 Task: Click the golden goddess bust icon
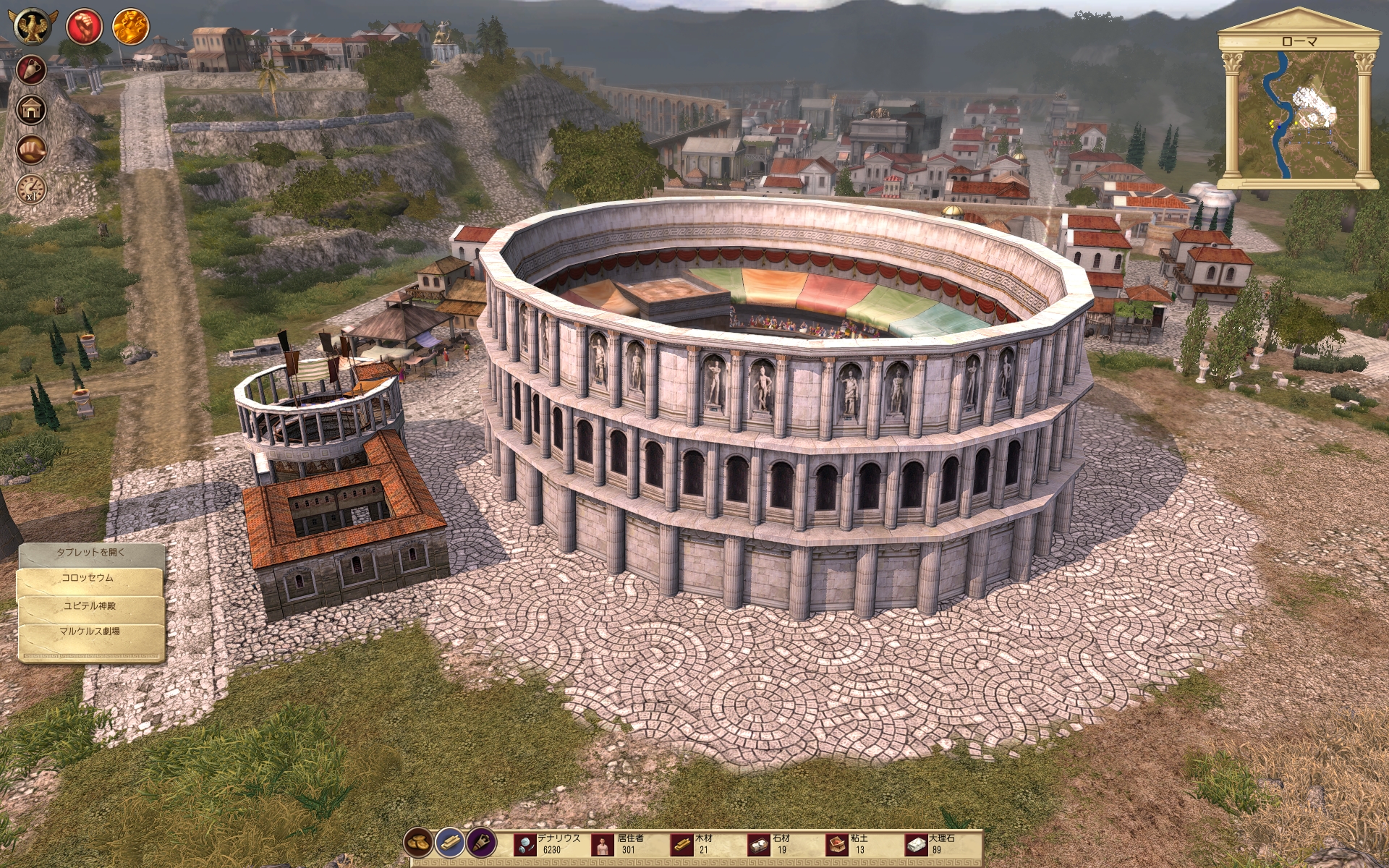coord(130,27)
